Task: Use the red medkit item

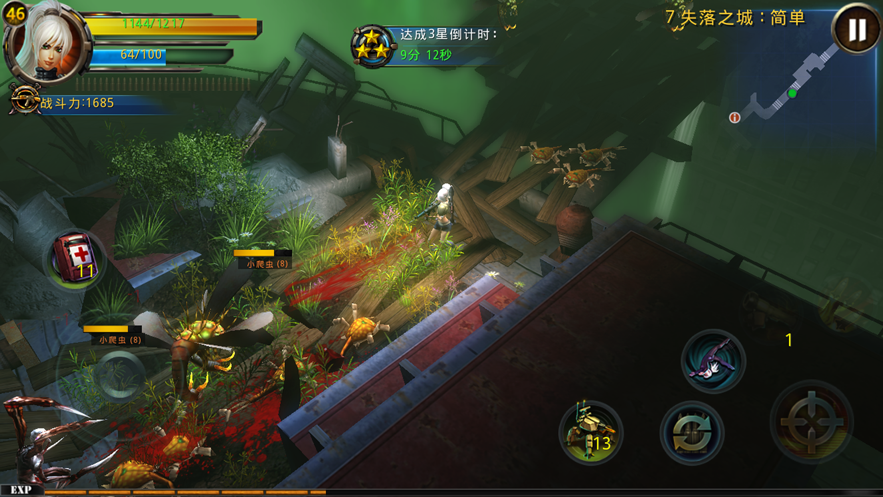Action: click(x=76, y=256)
